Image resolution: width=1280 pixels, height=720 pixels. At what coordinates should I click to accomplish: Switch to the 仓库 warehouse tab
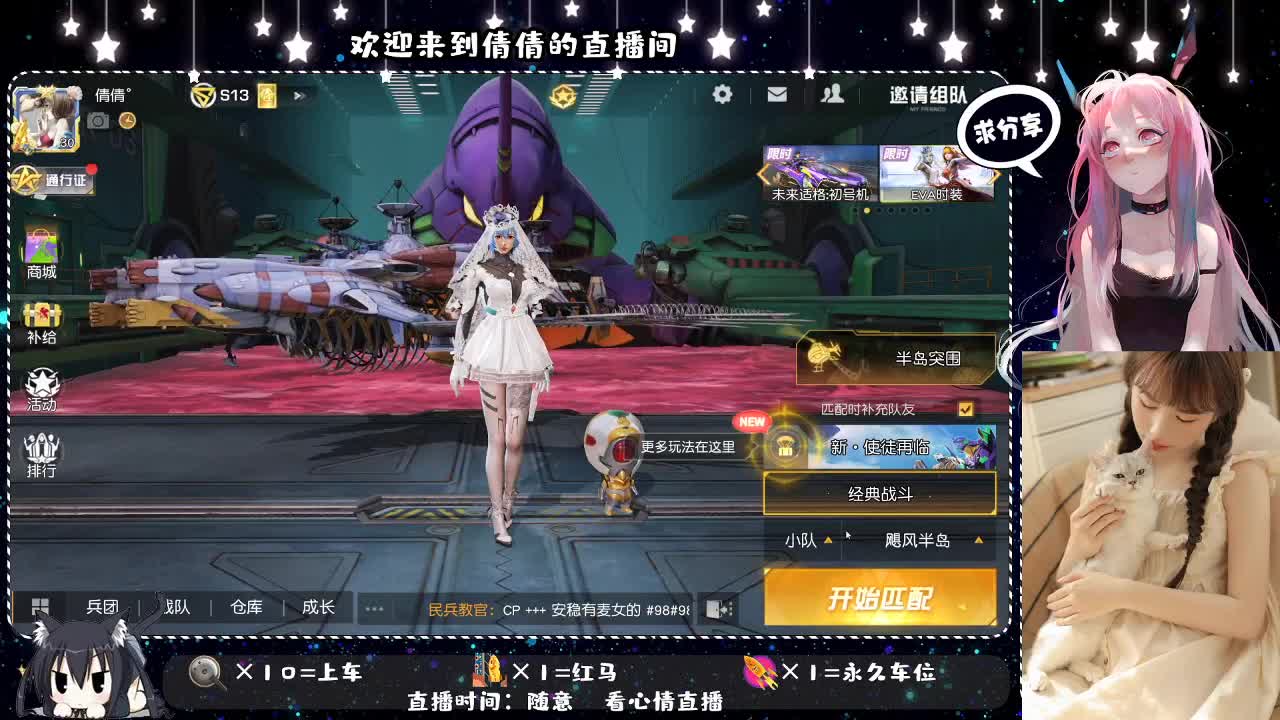[x=245, y=607]
